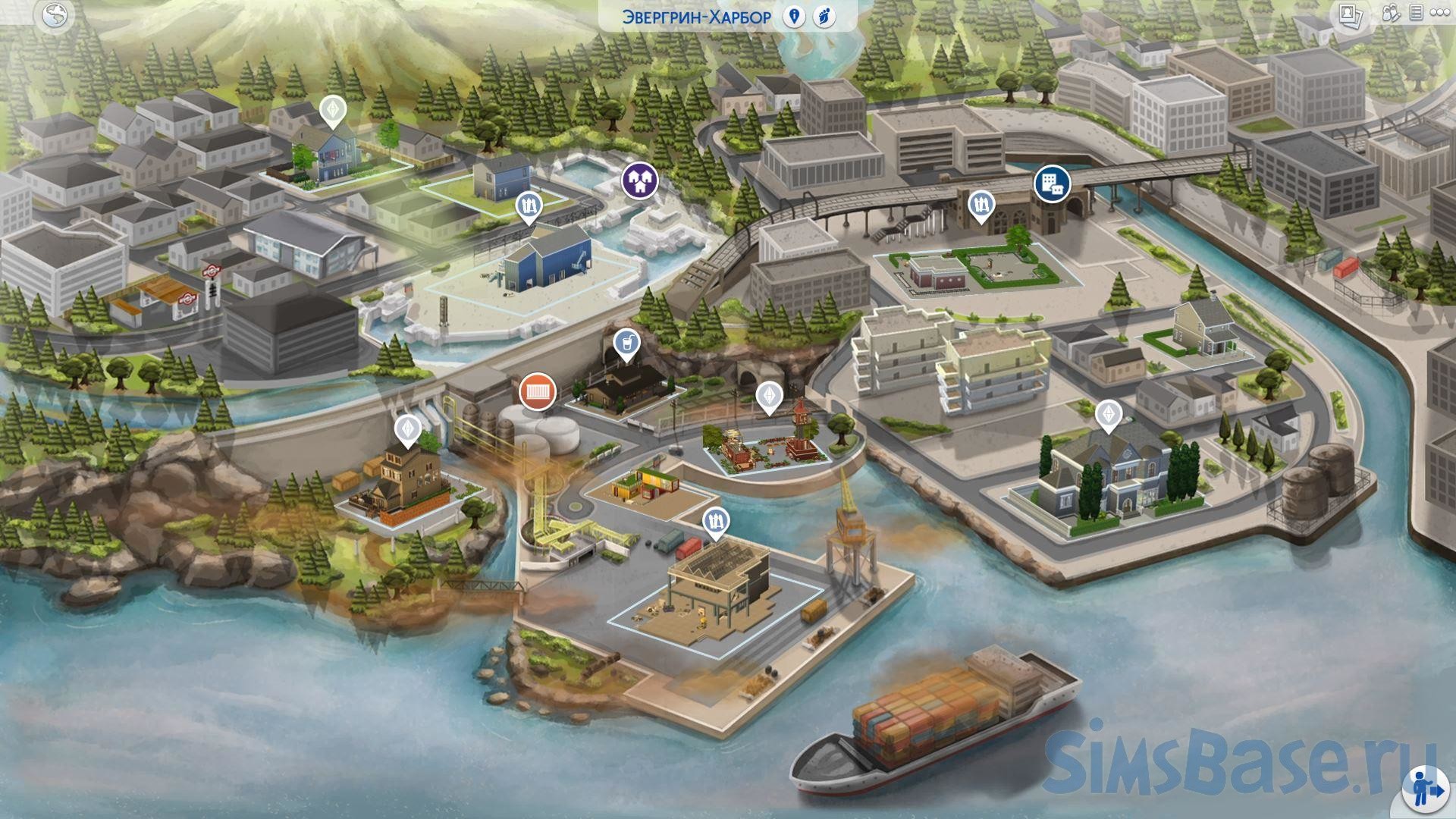This screenshot has height=819, width=1456.
Task: Pick the plumbob pin above the red brick lot
Action: (x=769, y=396)
